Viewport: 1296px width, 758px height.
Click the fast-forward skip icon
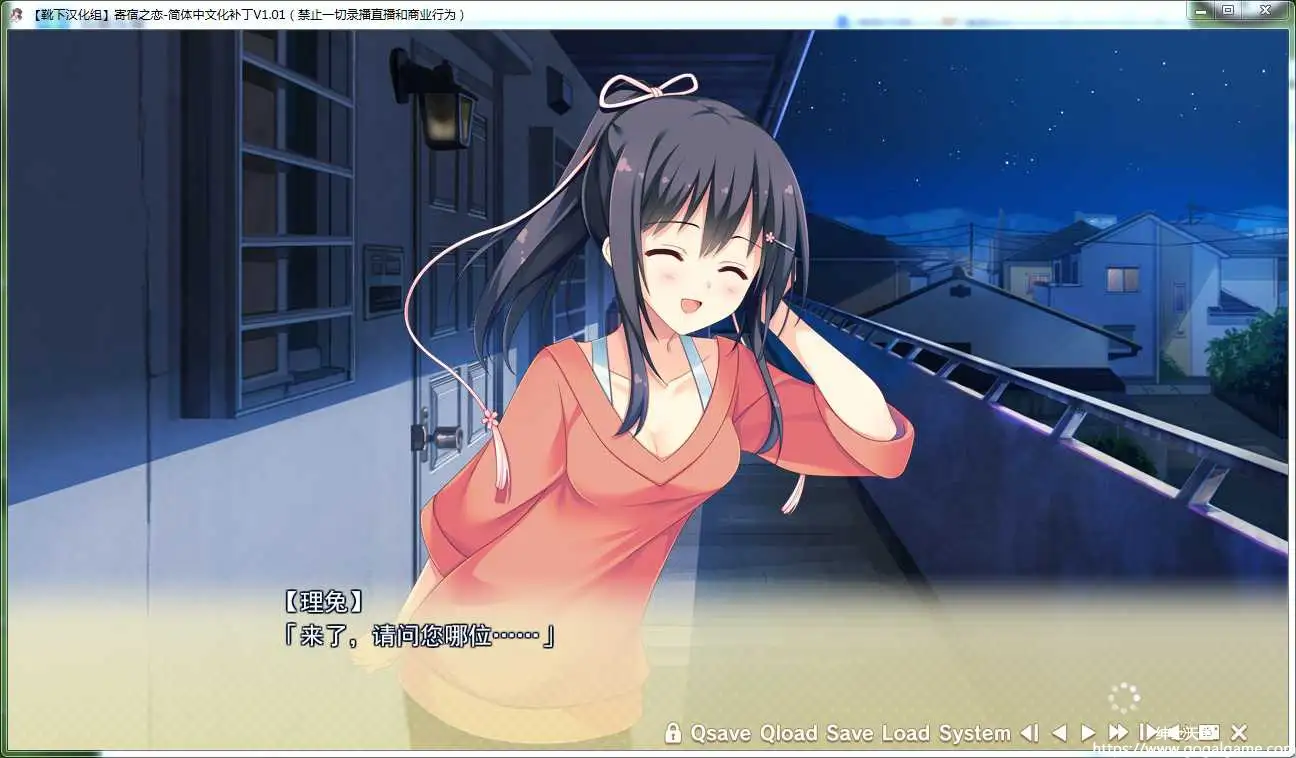pos(1117,732)
